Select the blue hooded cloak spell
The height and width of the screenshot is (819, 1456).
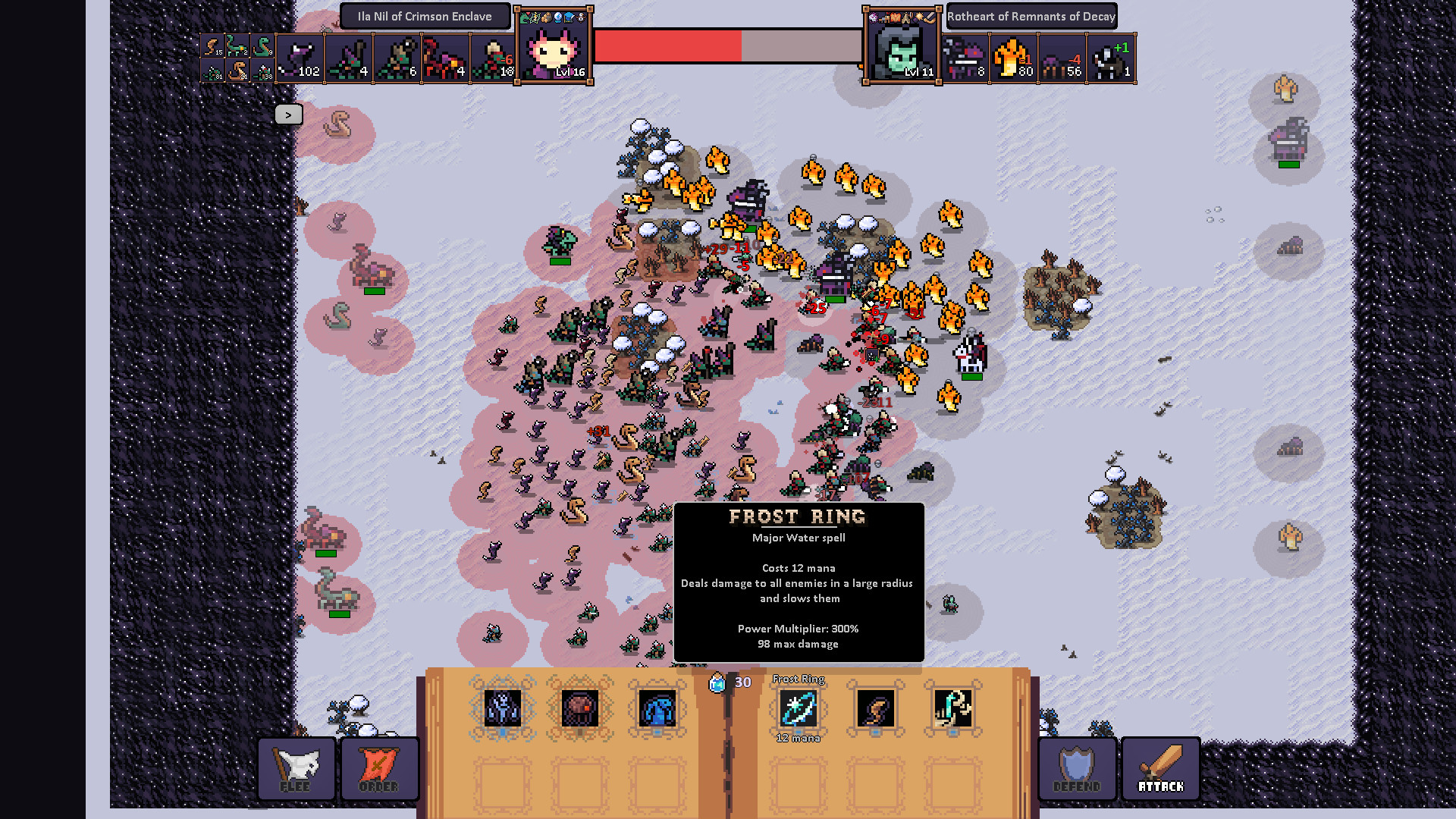(x=657, y=709)
